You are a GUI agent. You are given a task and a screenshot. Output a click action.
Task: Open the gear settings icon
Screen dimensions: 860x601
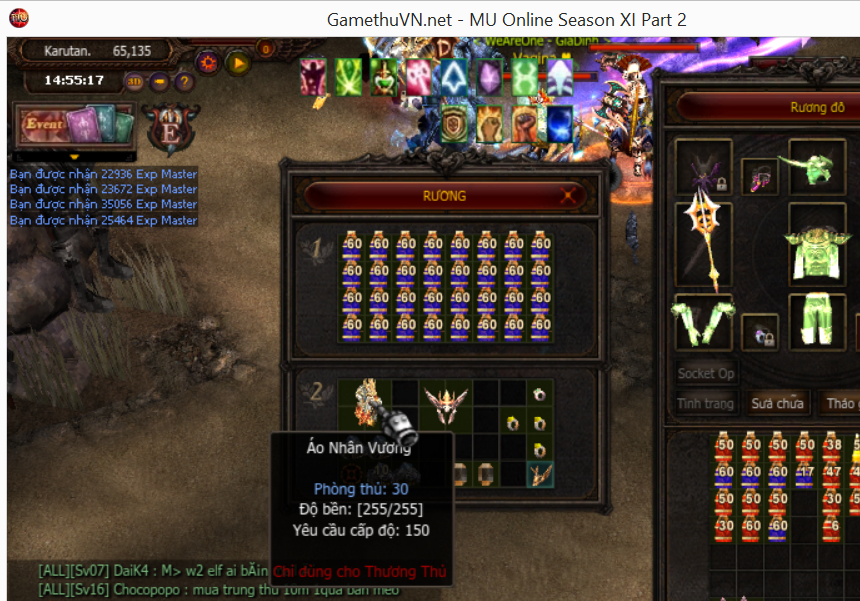[x=208, y=63]
